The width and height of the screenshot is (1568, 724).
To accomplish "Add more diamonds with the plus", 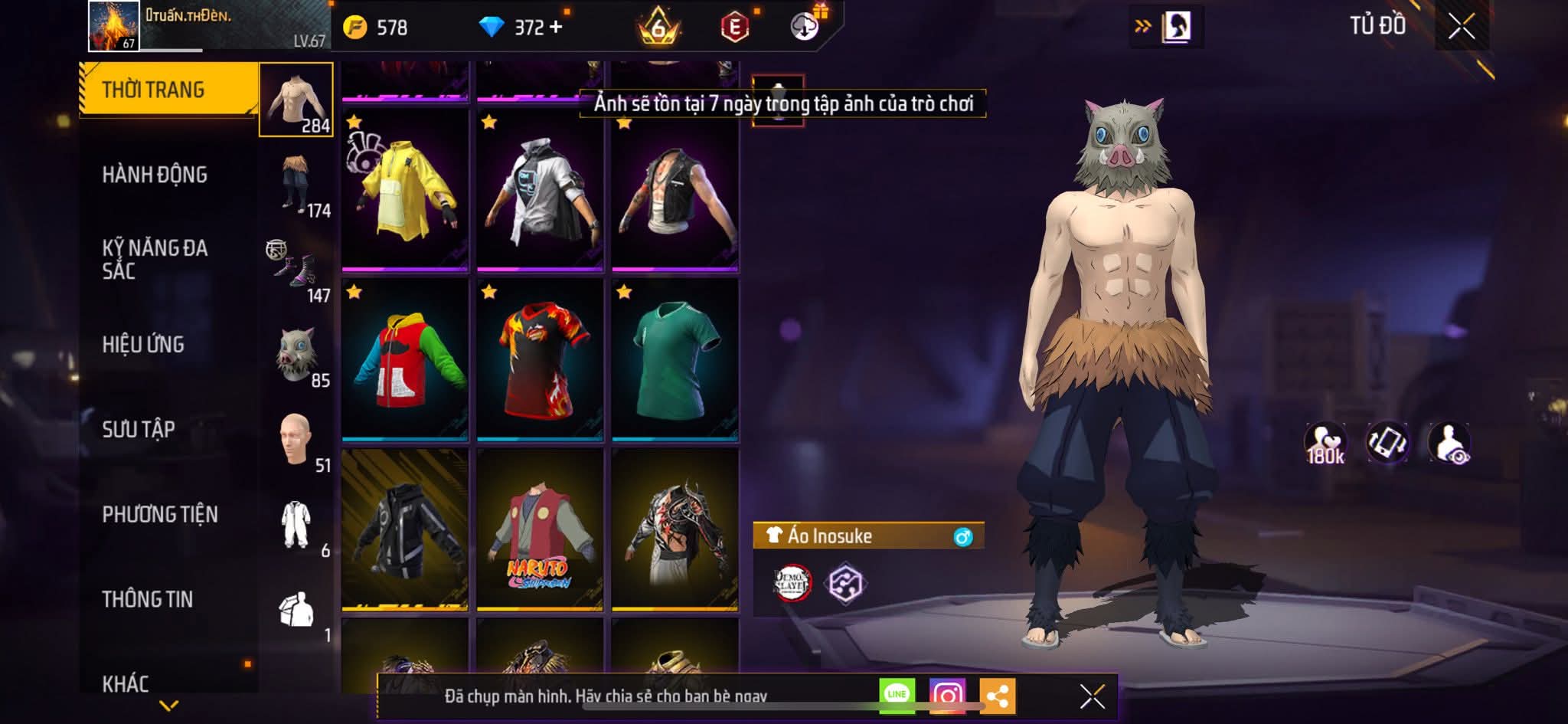I will click(555, 28).
